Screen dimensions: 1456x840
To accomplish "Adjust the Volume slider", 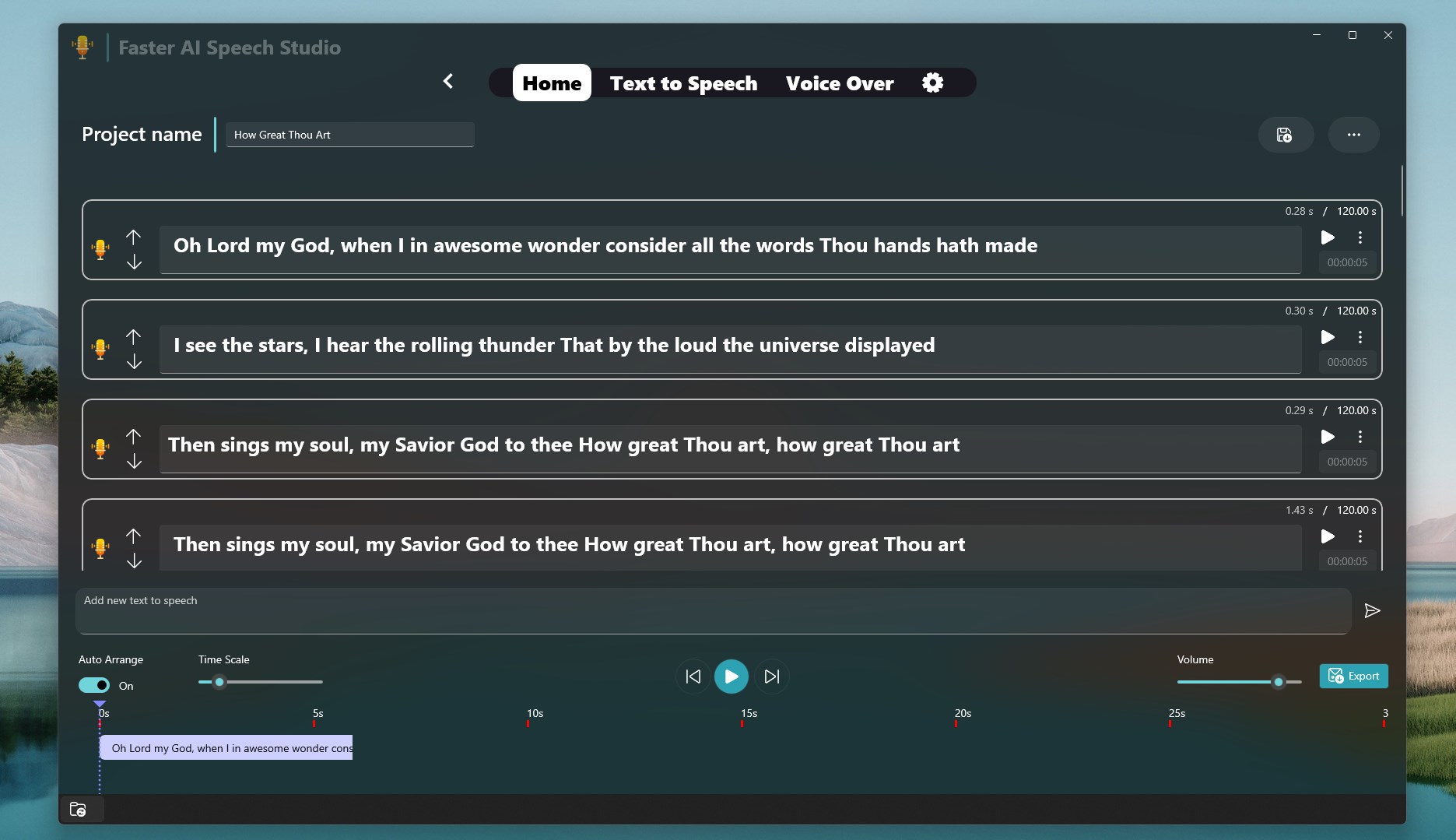I will [1277, 681].
